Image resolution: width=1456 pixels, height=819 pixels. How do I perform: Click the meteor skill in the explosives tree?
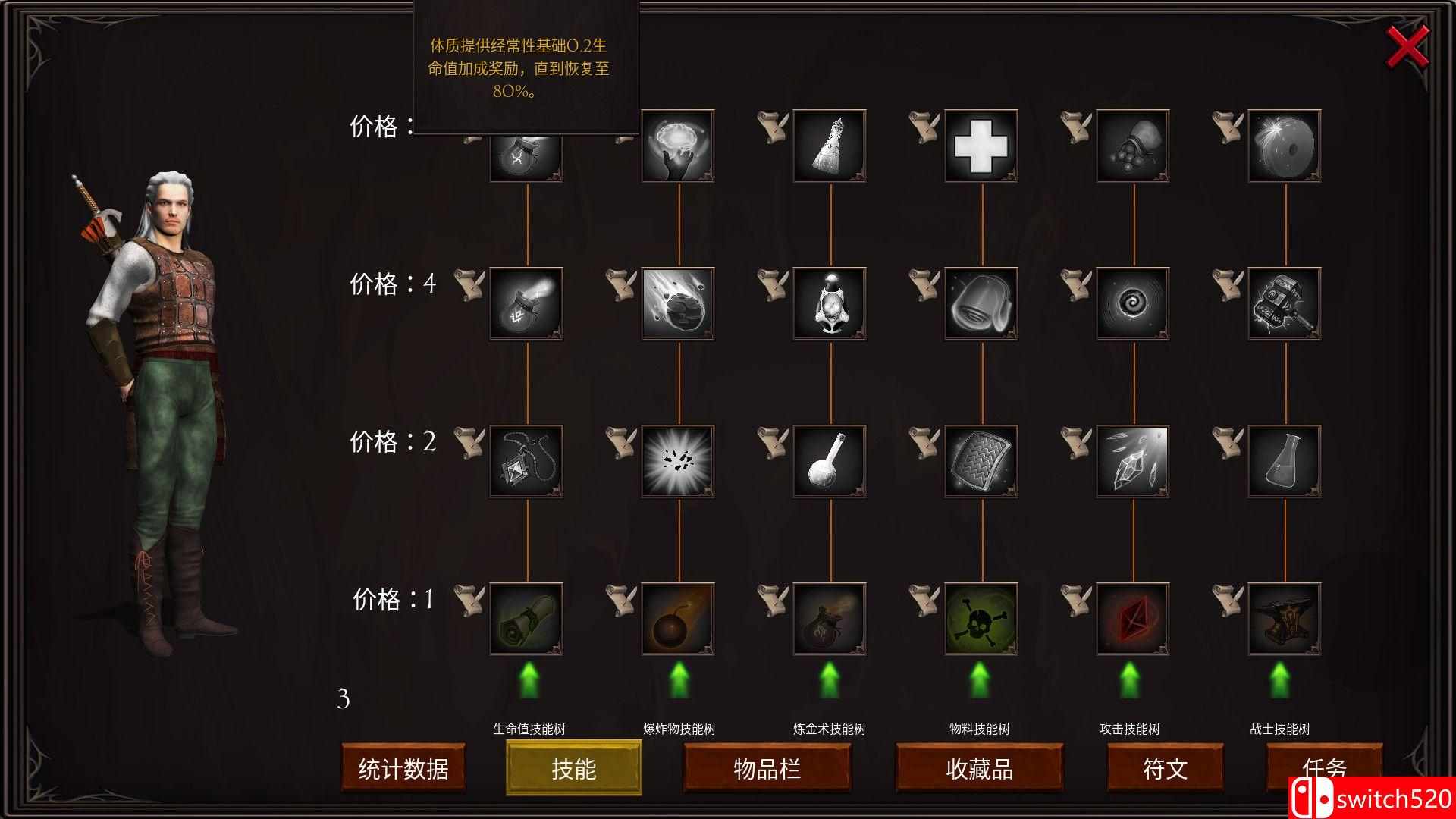[677, 303]
